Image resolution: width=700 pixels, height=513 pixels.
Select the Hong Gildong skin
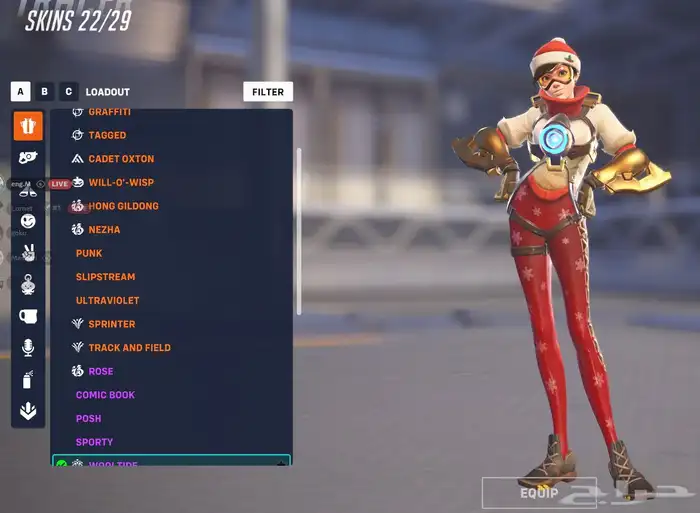(x=123, y=206)
